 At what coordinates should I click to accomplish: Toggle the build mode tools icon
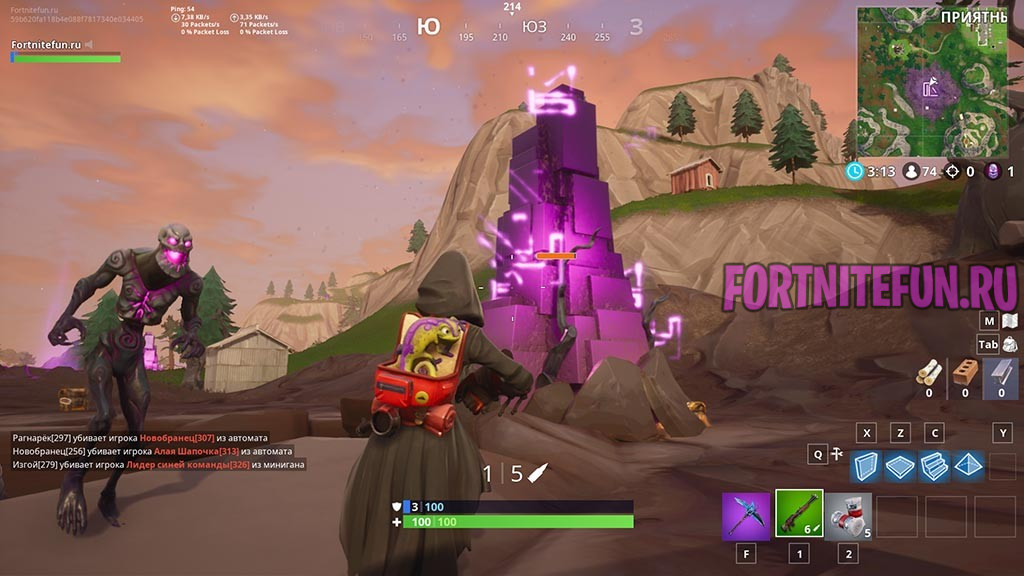point(837,454)
